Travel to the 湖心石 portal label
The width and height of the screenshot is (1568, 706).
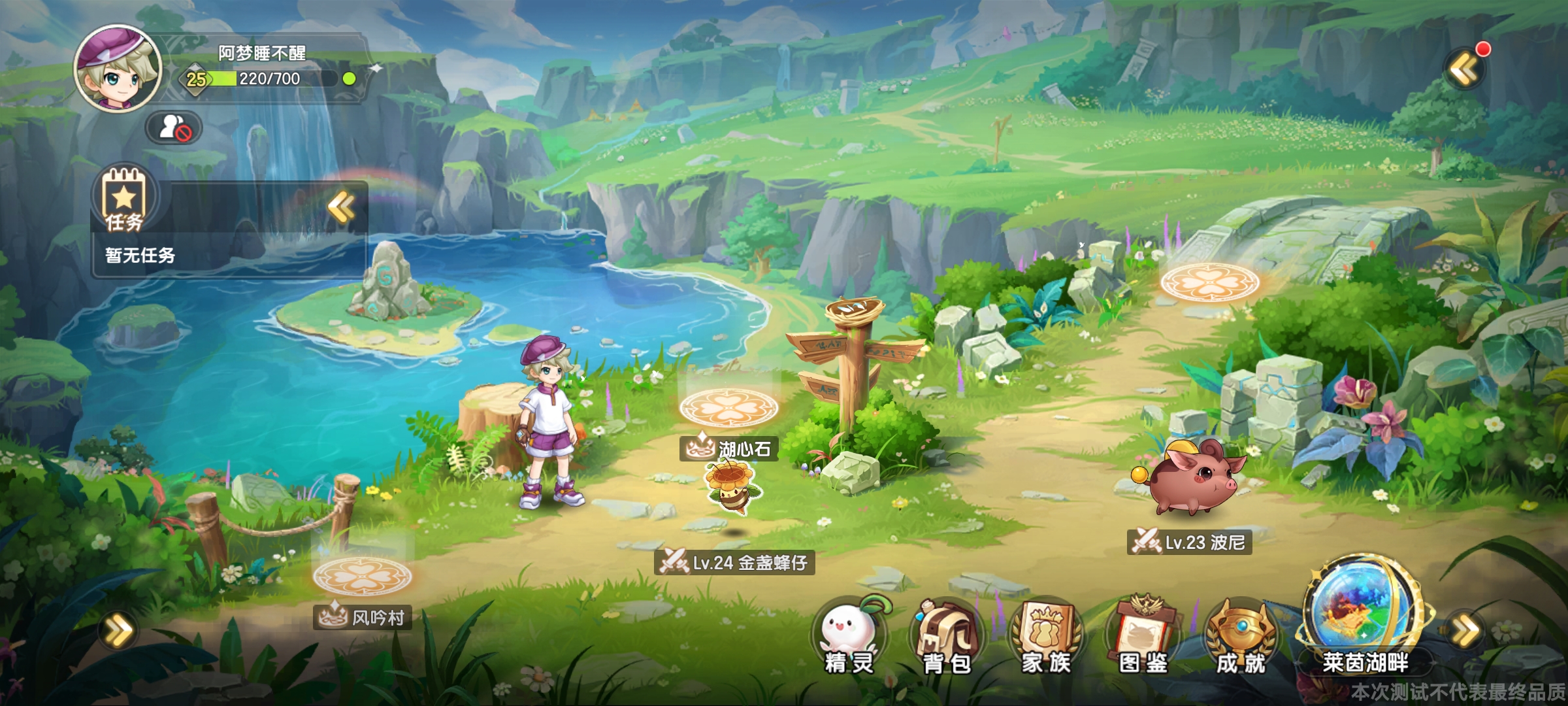729,449
